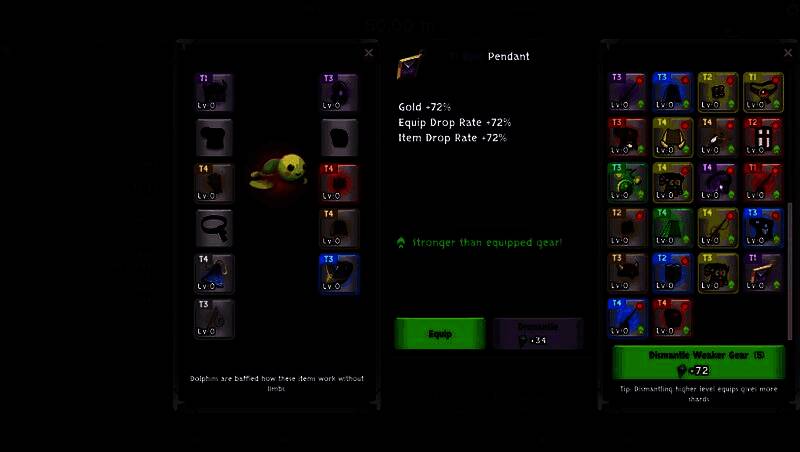800x452 pixels.
Task: Select the green T4 inventory item
Action: point(673,227)
